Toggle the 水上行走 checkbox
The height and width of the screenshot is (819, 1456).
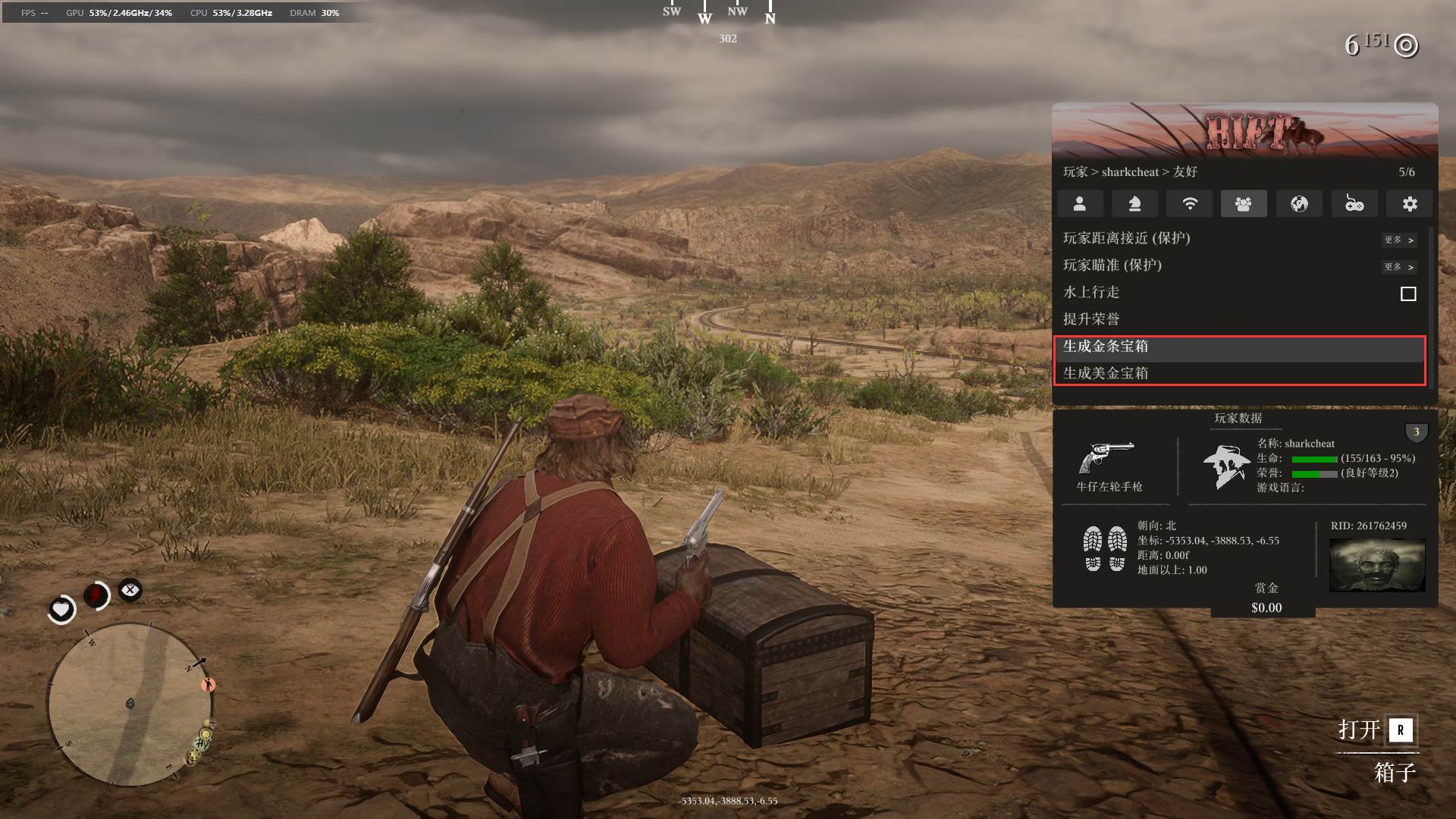click(1408, 293)
